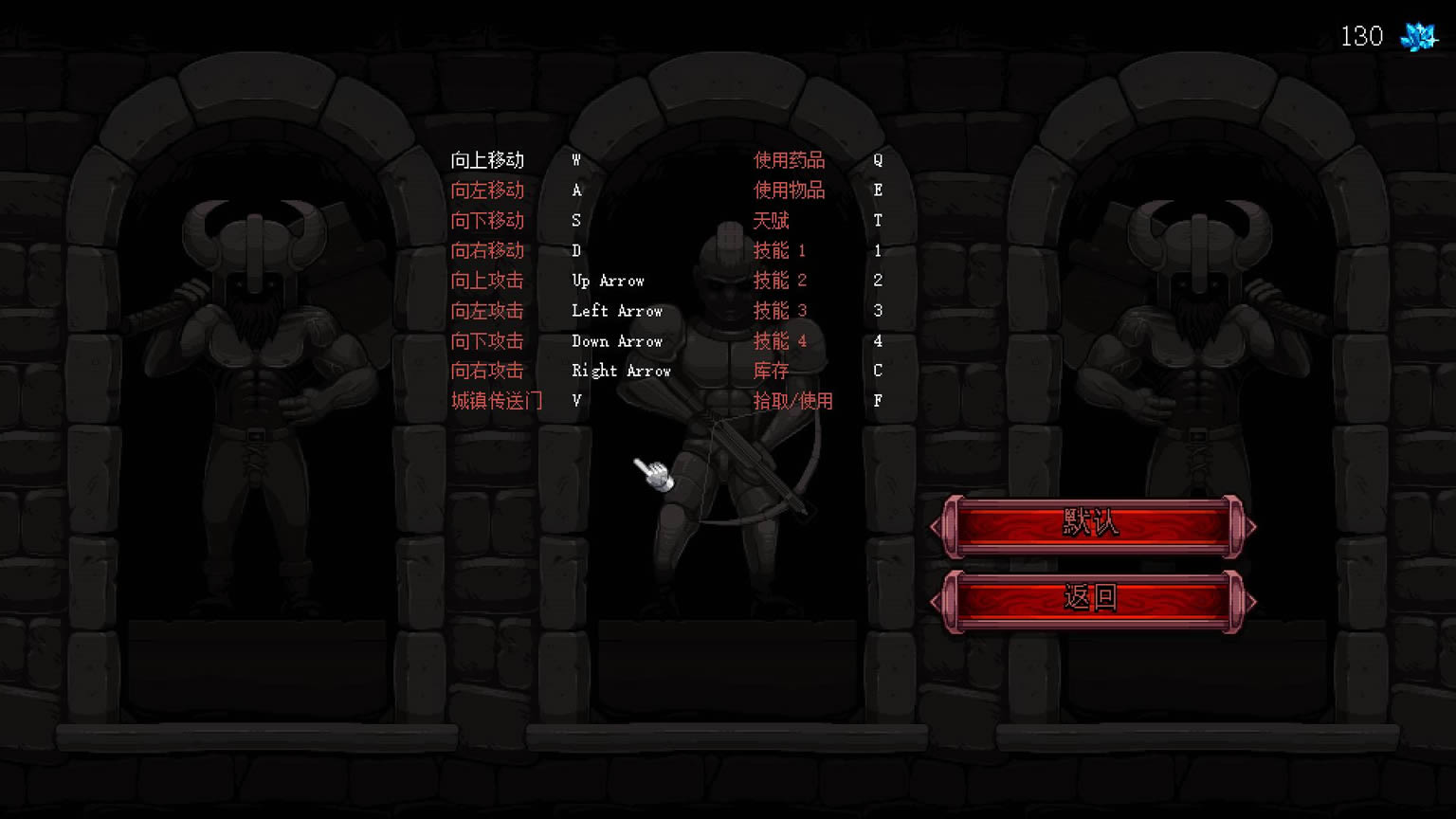The width and height of the screenshot is (1456, 819).
Task: Choose the 技能 3 binding entry
Action: [x=779, y=311]
